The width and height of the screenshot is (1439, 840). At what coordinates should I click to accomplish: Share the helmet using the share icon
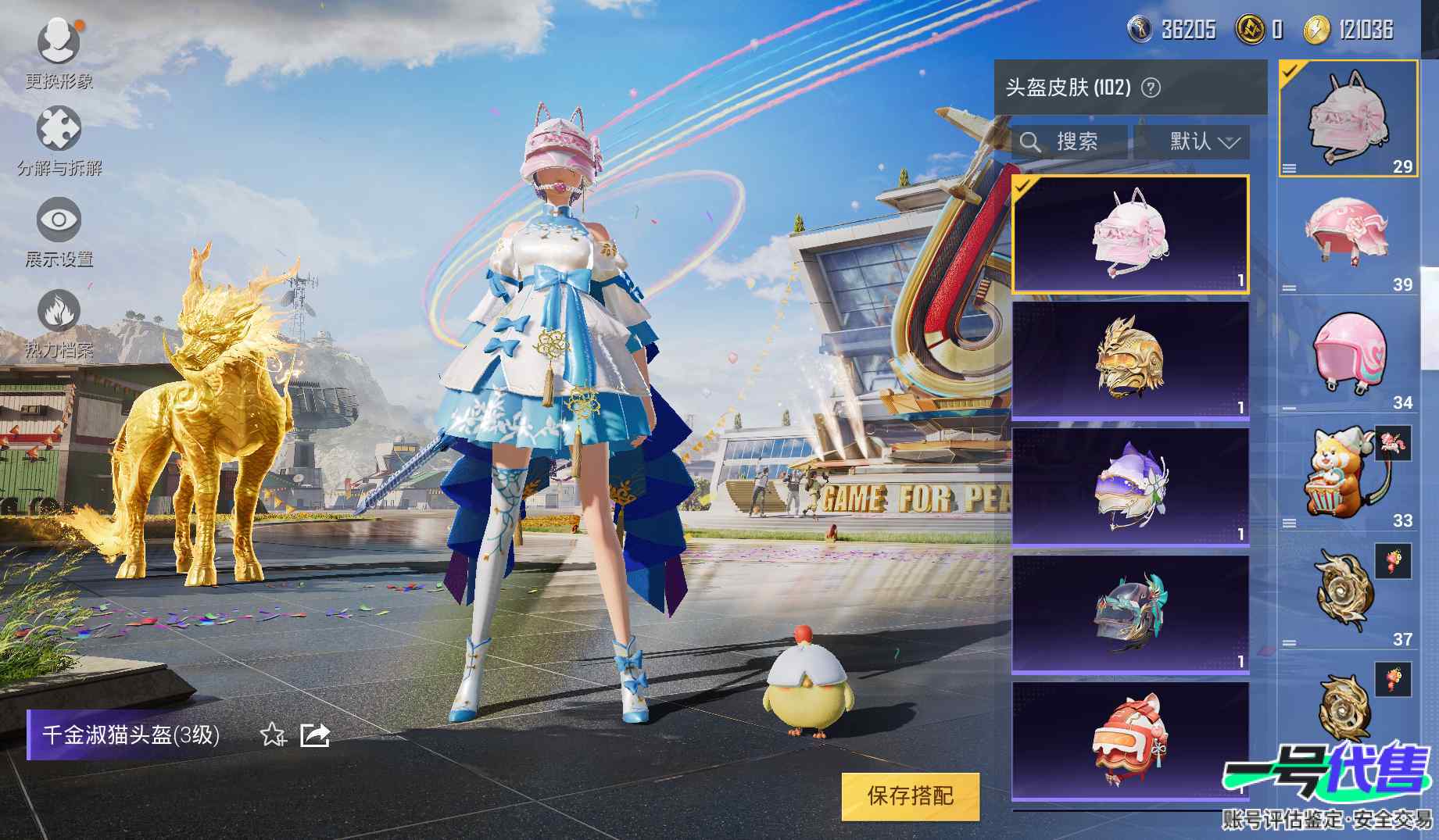click(x=315, y=735)
